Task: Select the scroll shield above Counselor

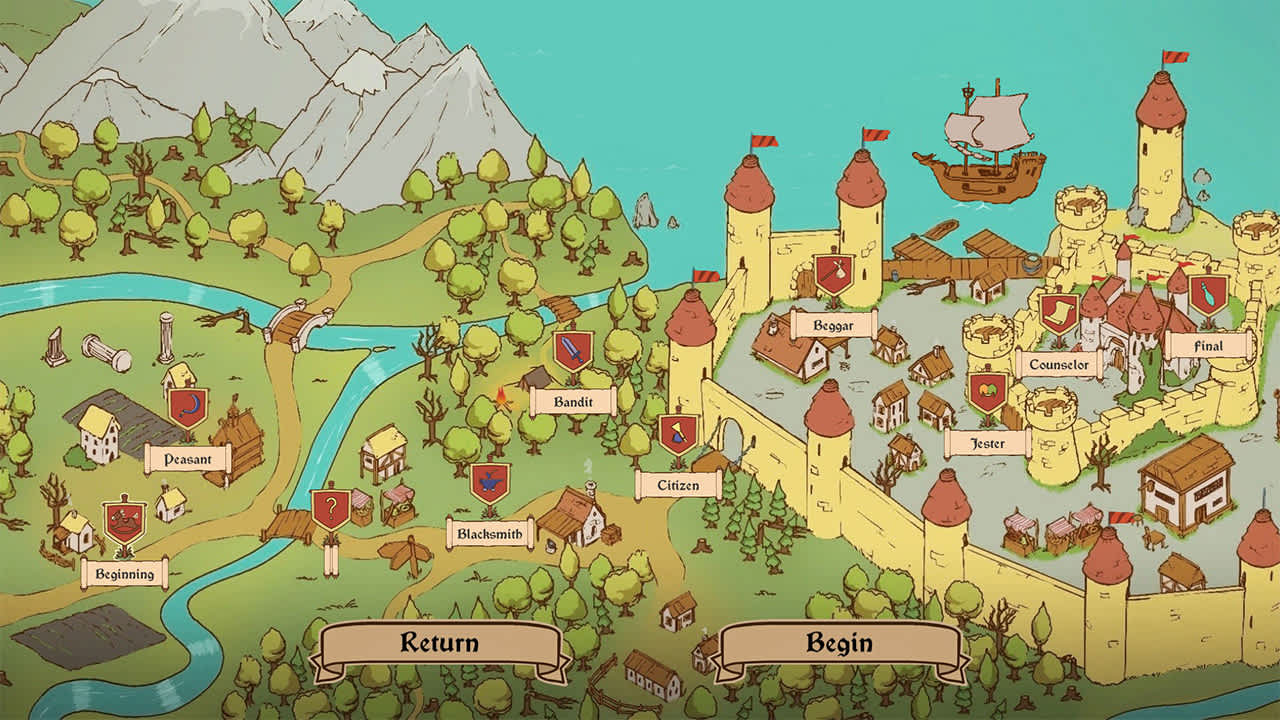Action: pyautogui.click(x=1059, y=315)
